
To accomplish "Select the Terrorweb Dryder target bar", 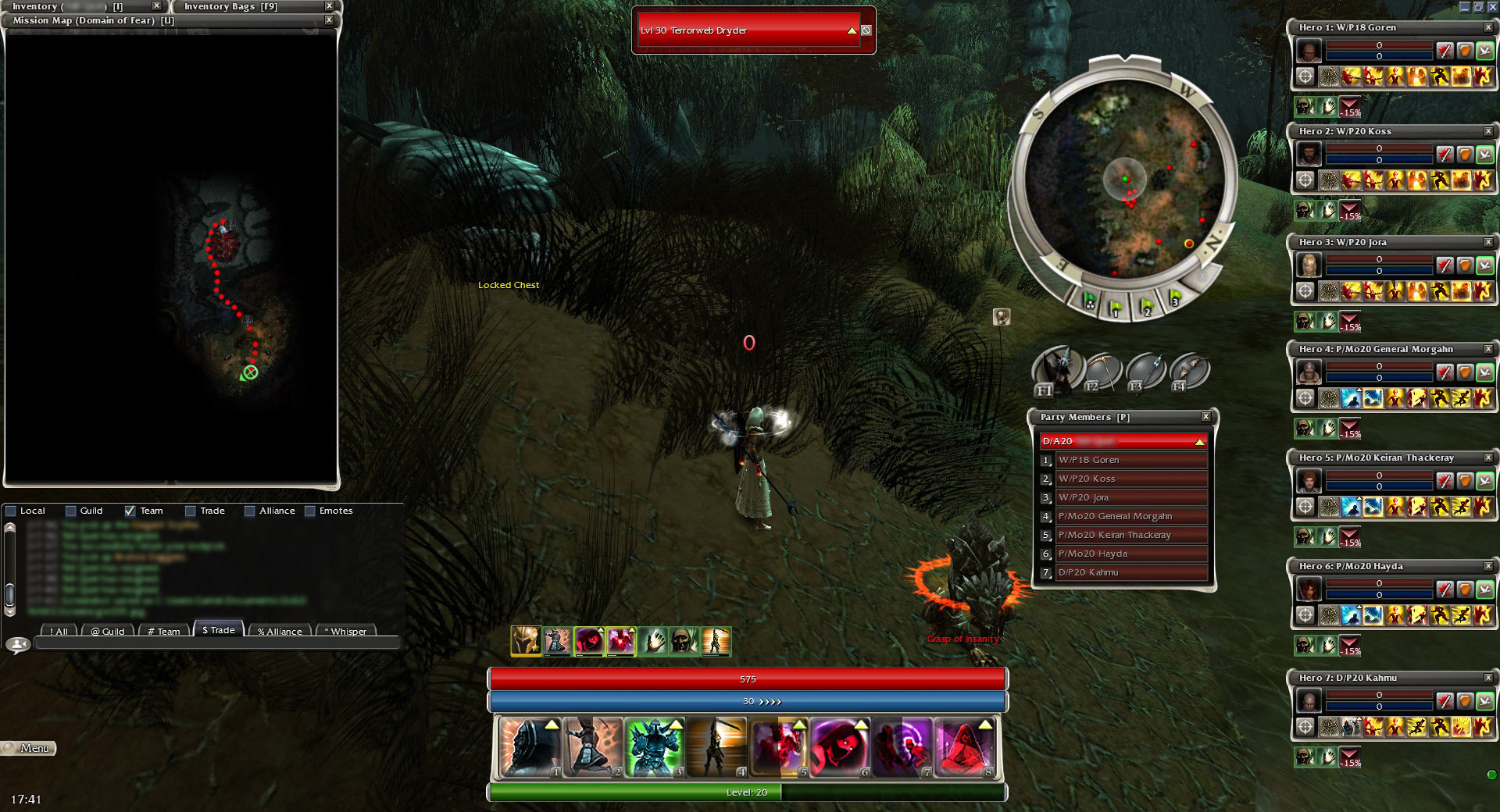I will click(748, 30).
